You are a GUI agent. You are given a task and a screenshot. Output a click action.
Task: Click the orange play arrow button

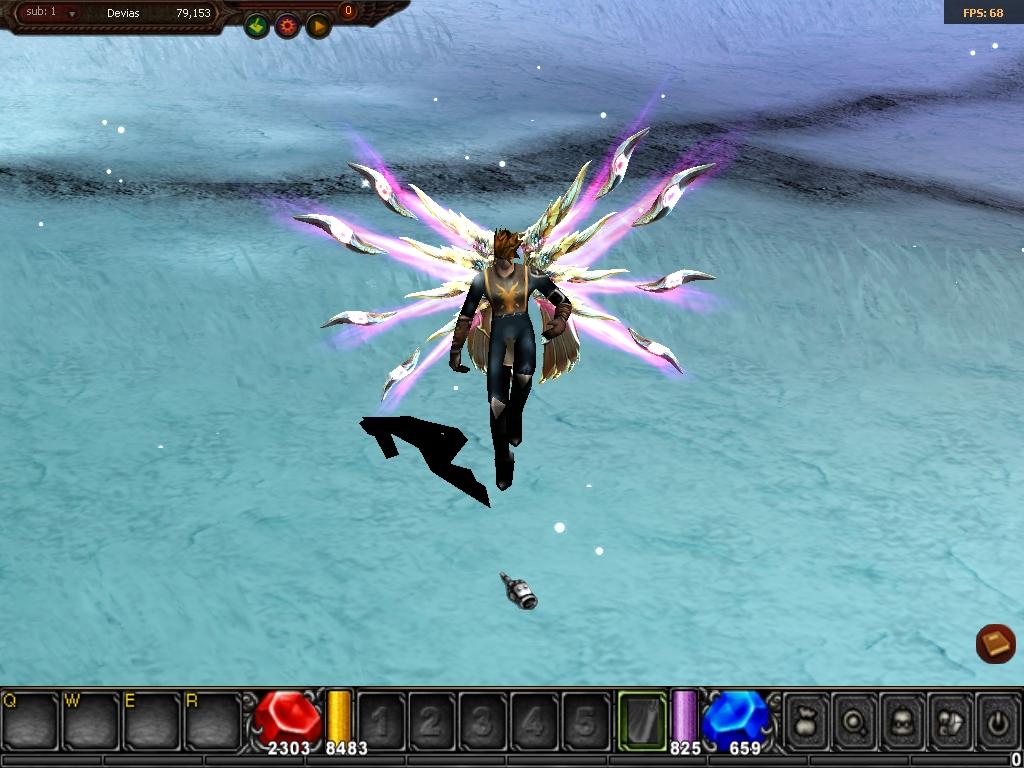pos(318,26)
